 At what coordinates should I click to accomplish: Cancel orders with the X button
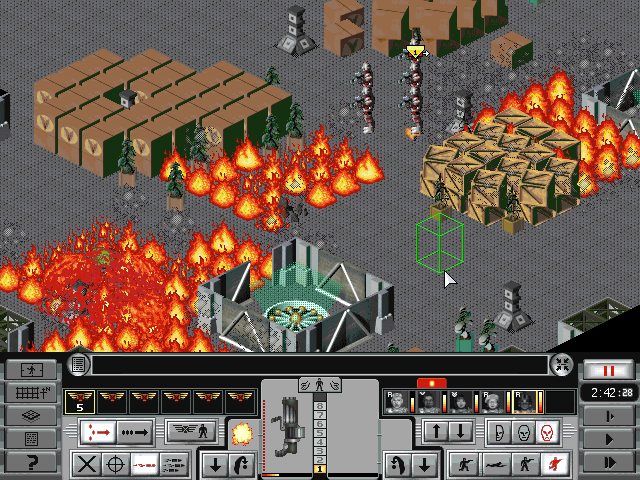88,464
